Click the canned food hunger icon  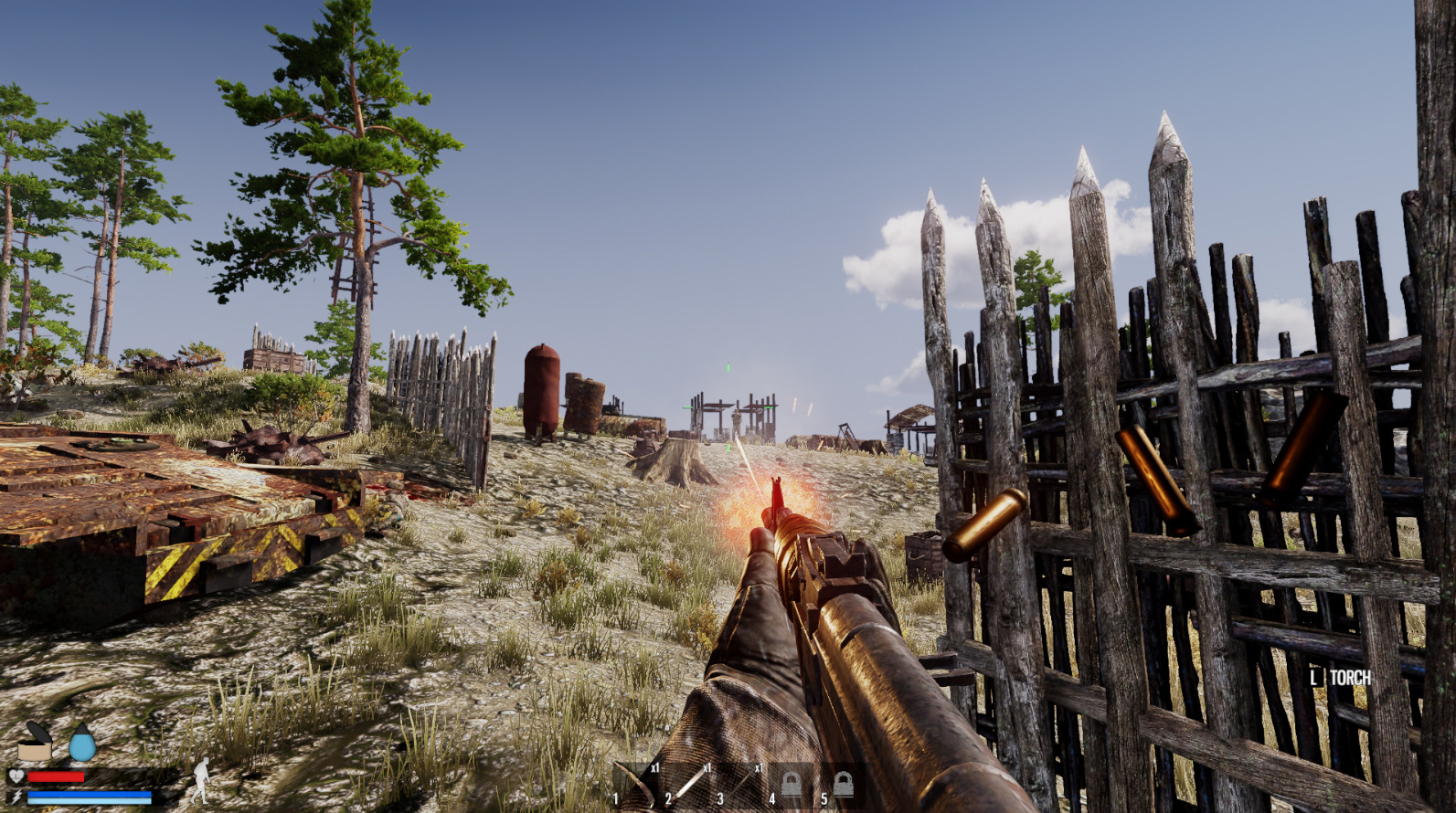coord(34,744)
